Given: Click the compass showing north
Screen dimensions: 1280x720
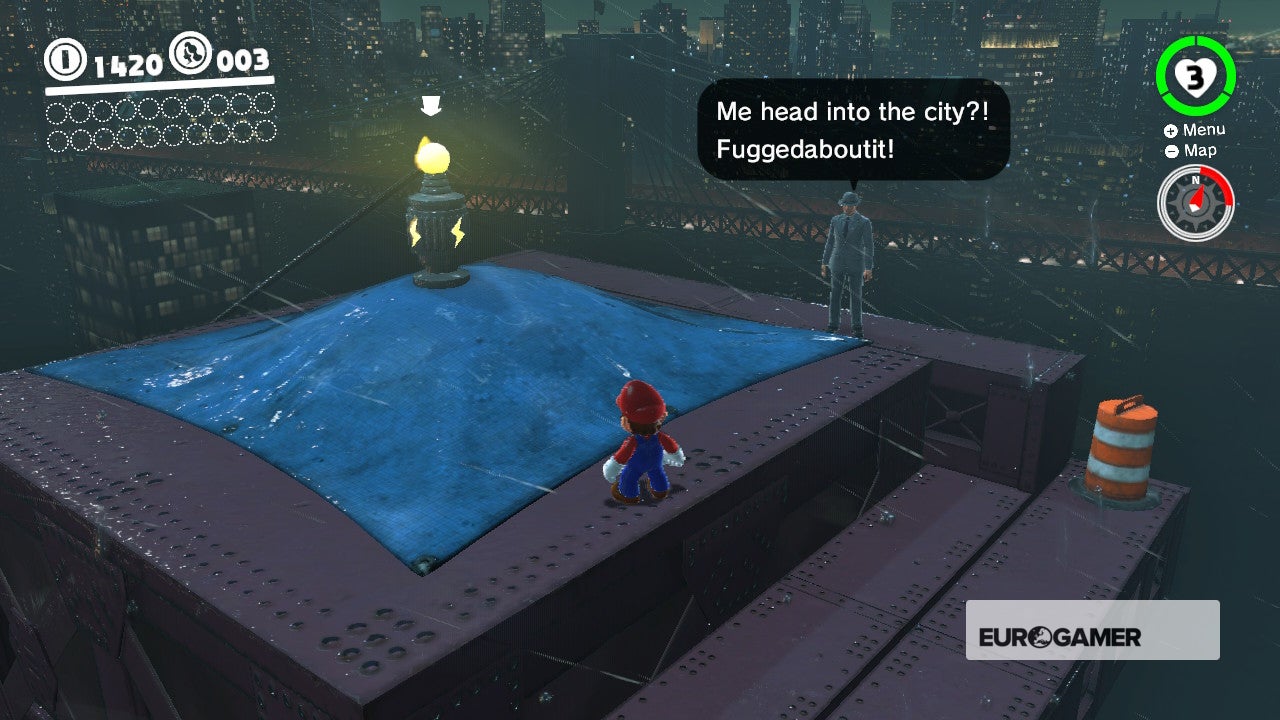Looking at the screenshot, I should coord(1196,203).
